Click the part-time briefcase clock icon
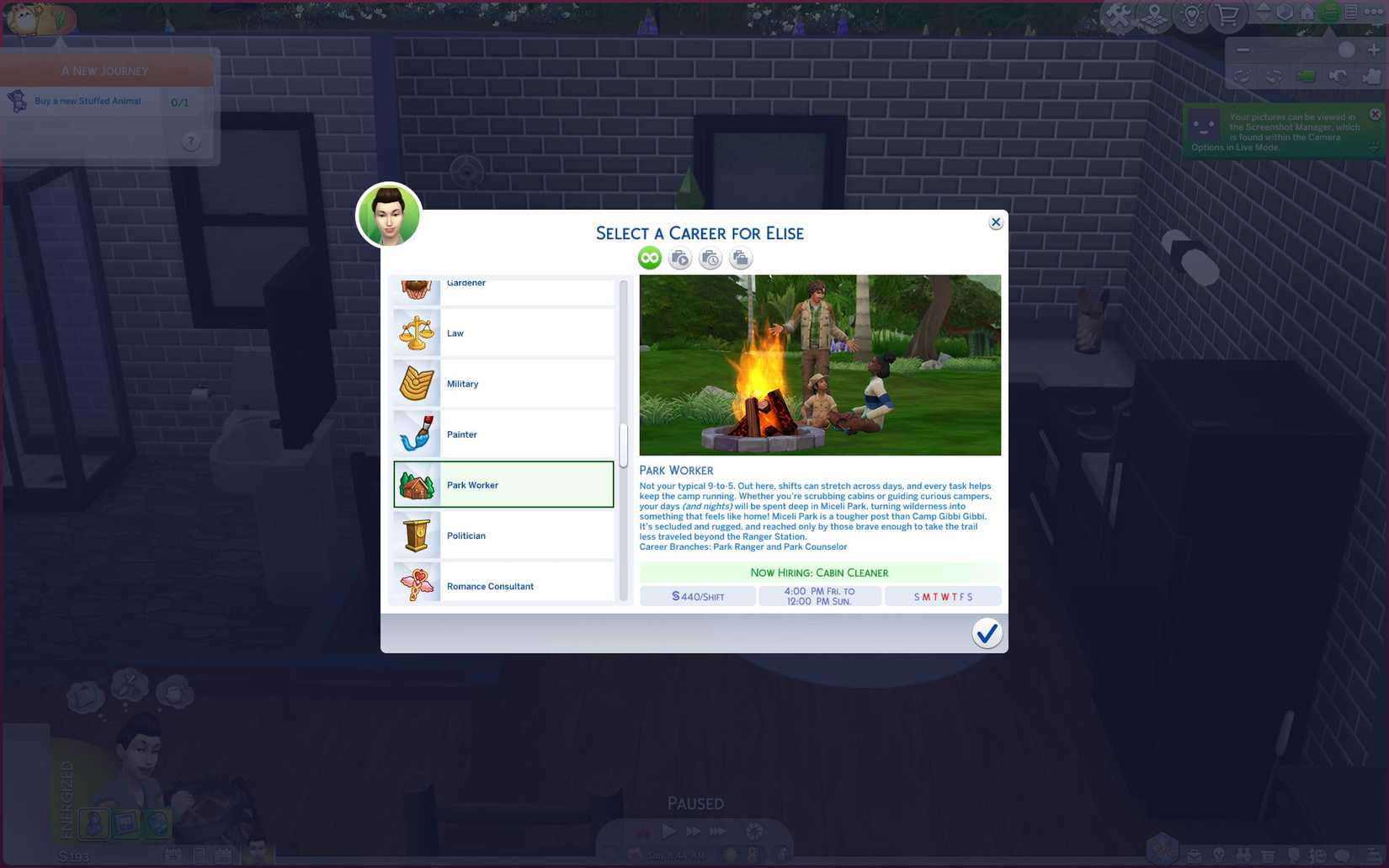Viewport: 1389px width, 868px height. (x=710, y=258)
